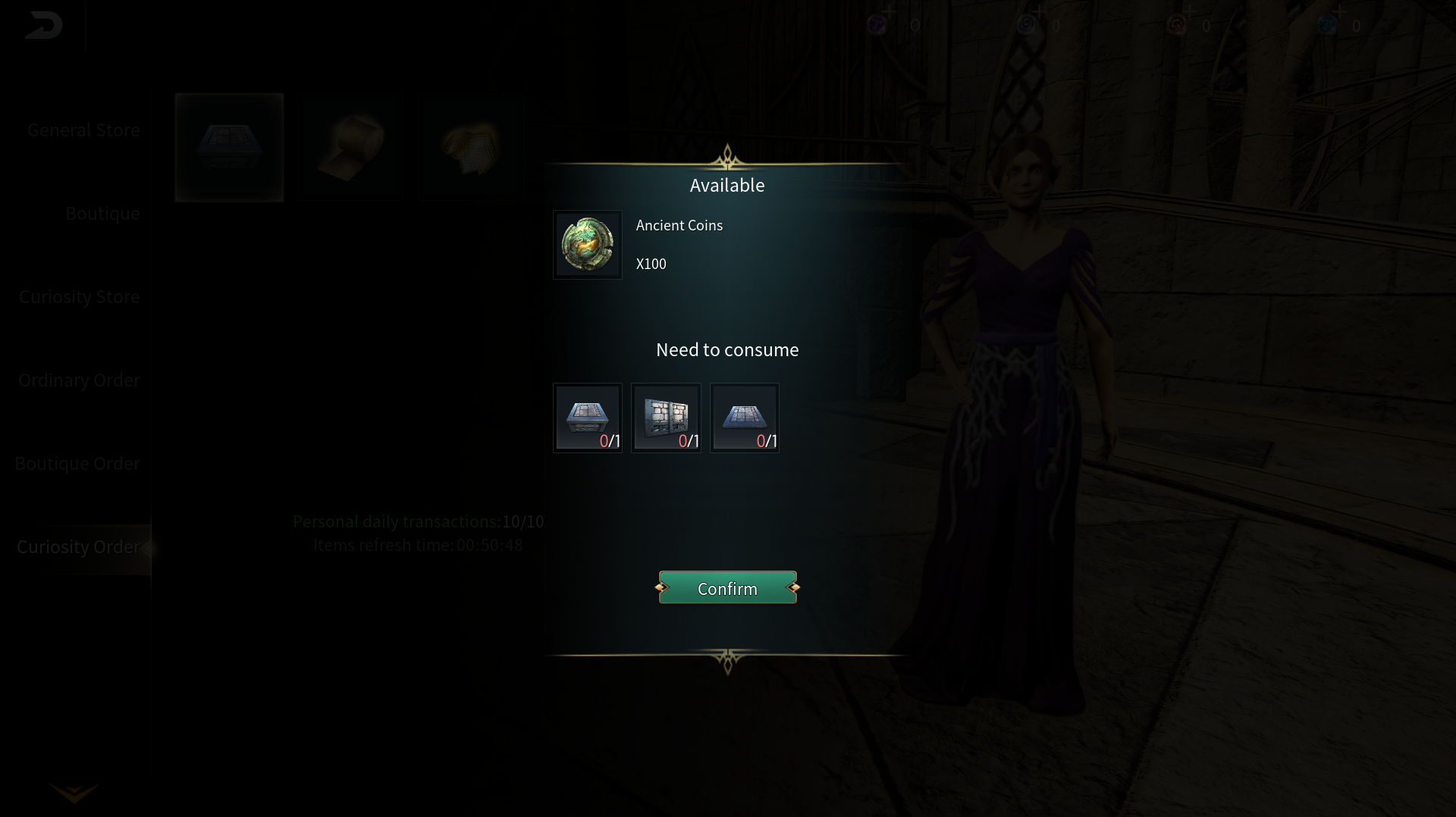Screen dimensions: 1456x817
Task: Confirm the Ancient Coins exchange
Action: 727,588
